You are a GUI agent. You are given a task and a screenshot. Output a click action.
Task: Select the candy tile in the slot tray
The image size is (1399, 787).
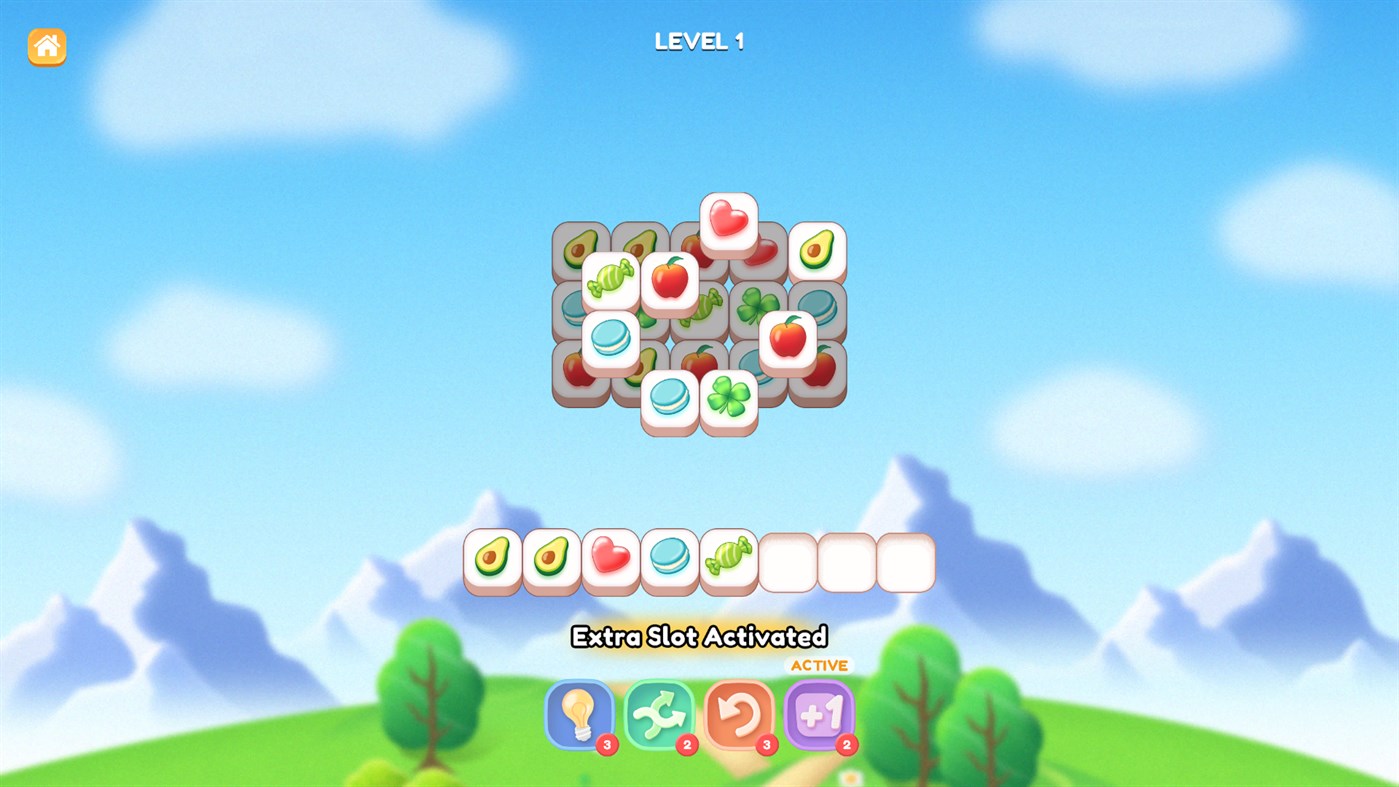coord(728,558)
